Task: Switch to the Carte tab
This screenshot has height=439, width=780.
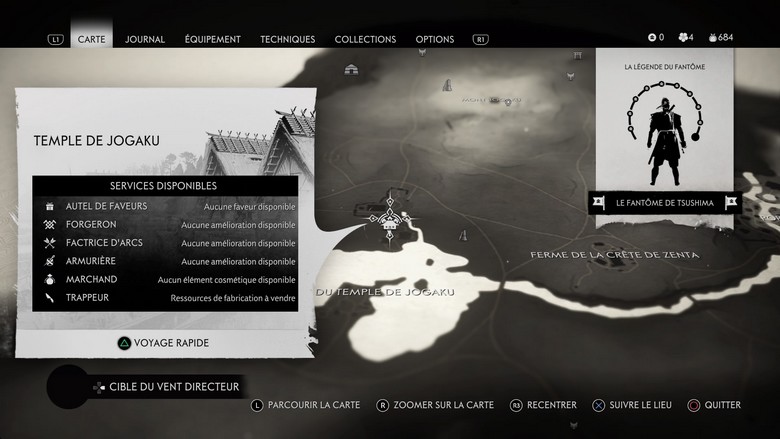Action: [x=91, y=39]
